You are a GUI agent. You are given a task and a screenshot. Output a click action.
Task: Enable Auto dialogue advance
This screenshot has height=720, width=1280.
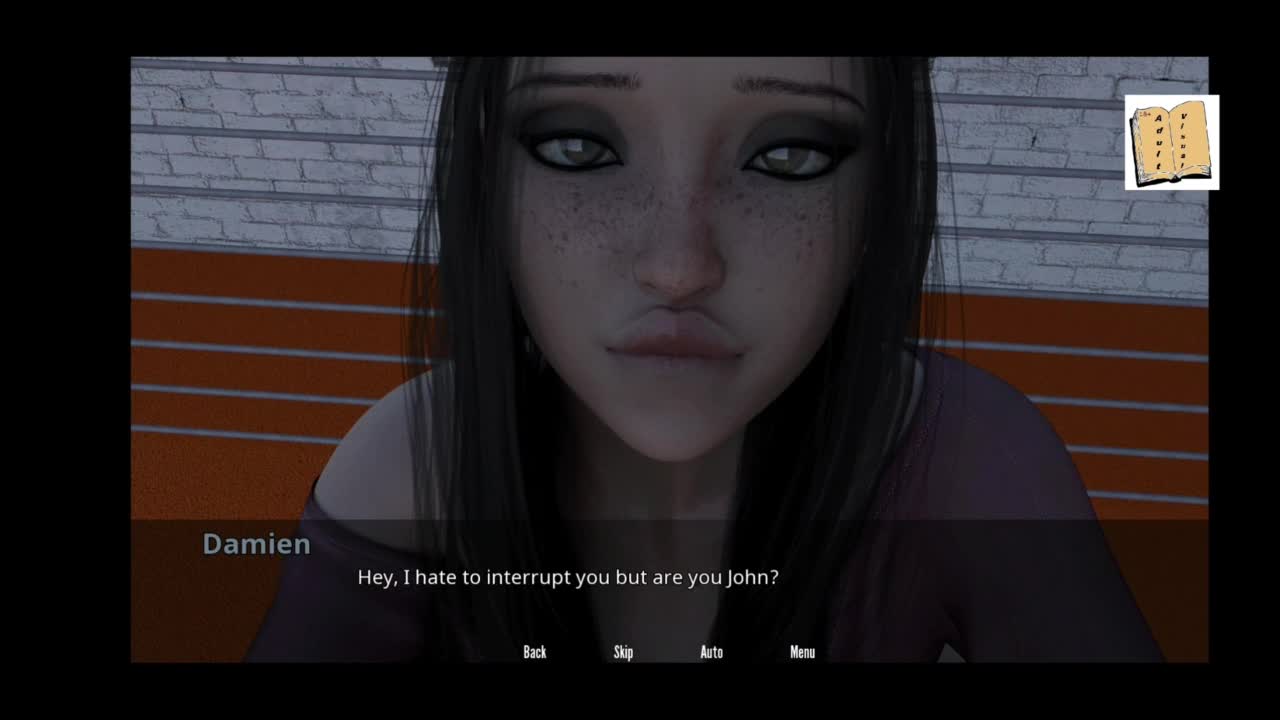711,652
